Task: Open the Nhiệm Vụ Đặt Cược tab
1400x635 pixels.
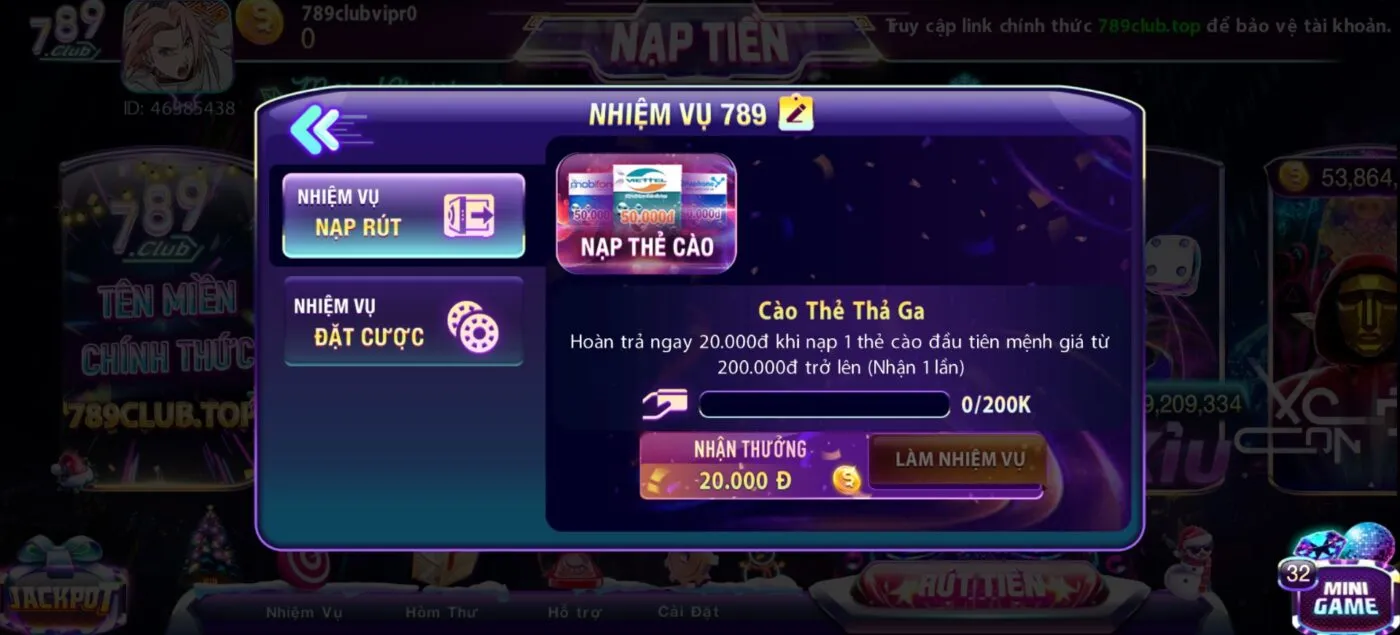Action: 403,322
